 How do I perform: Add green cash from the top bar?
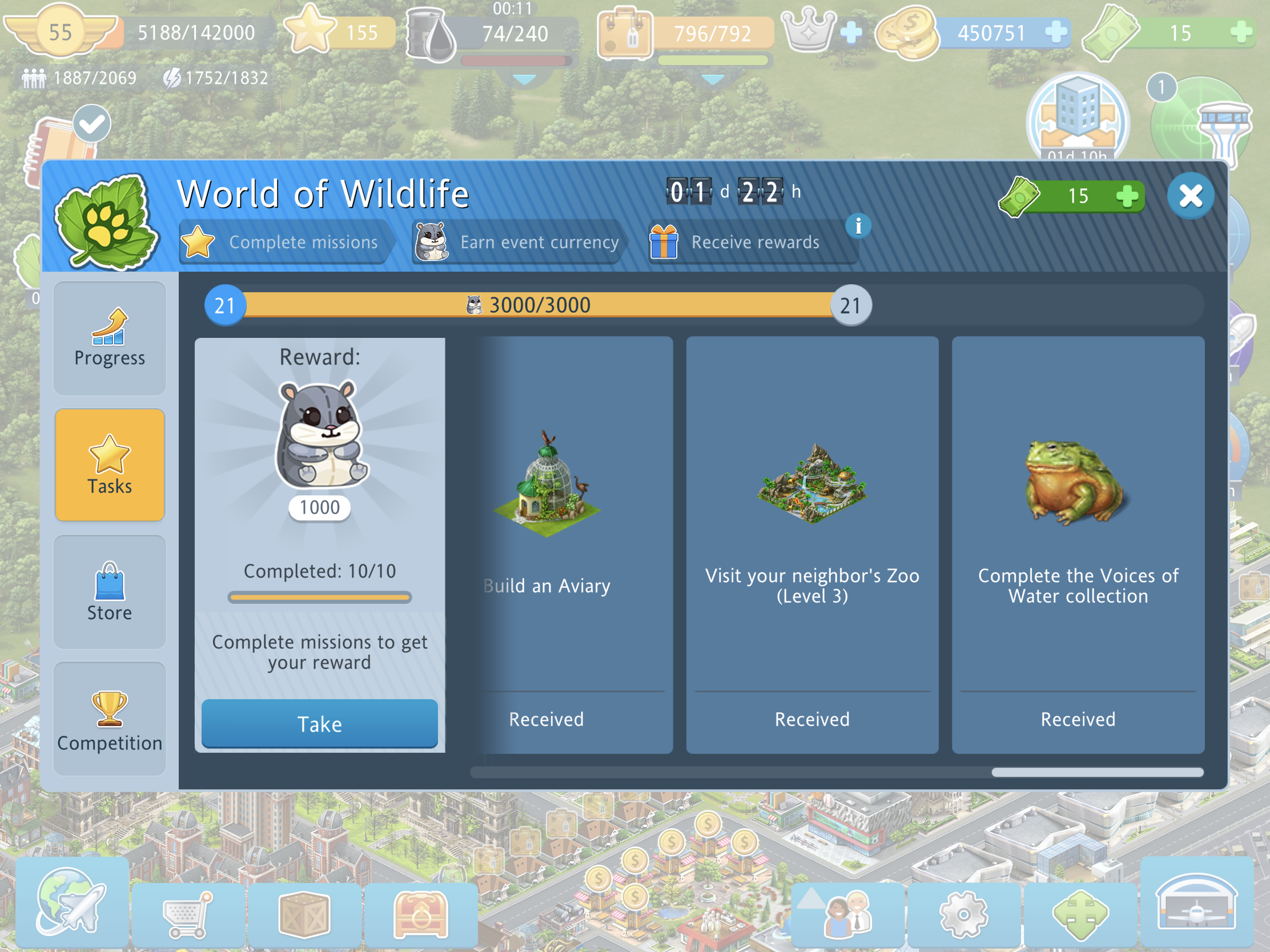coord(1240,32)
